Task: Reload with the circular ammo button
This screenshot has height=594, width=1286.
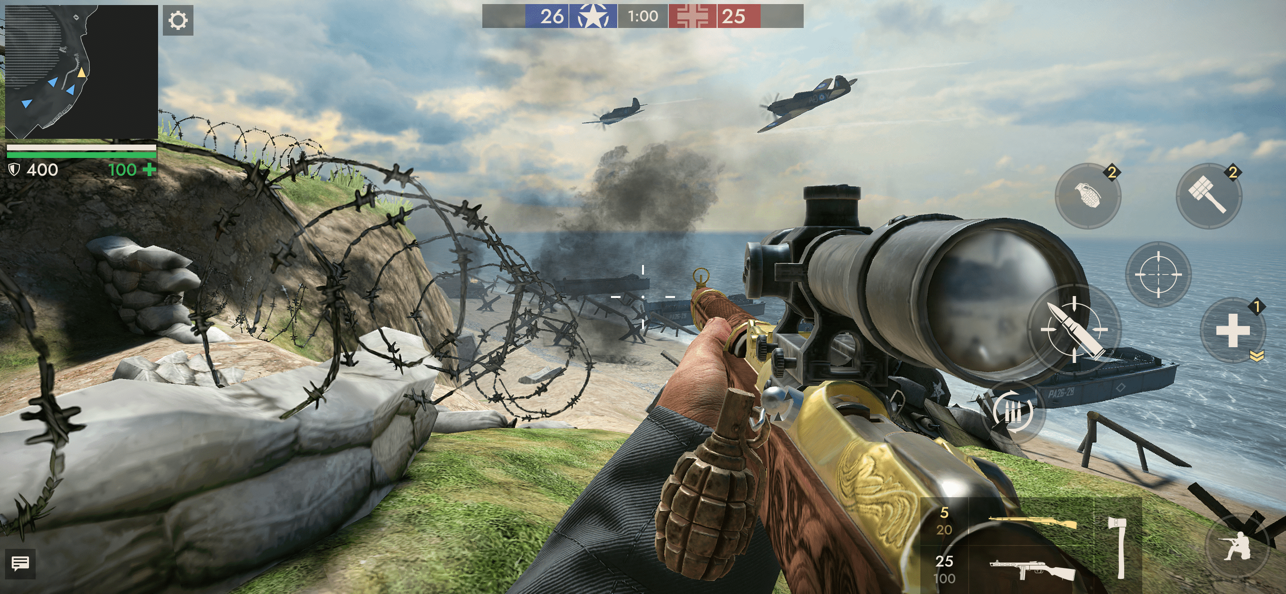Action: point(1013,411)
